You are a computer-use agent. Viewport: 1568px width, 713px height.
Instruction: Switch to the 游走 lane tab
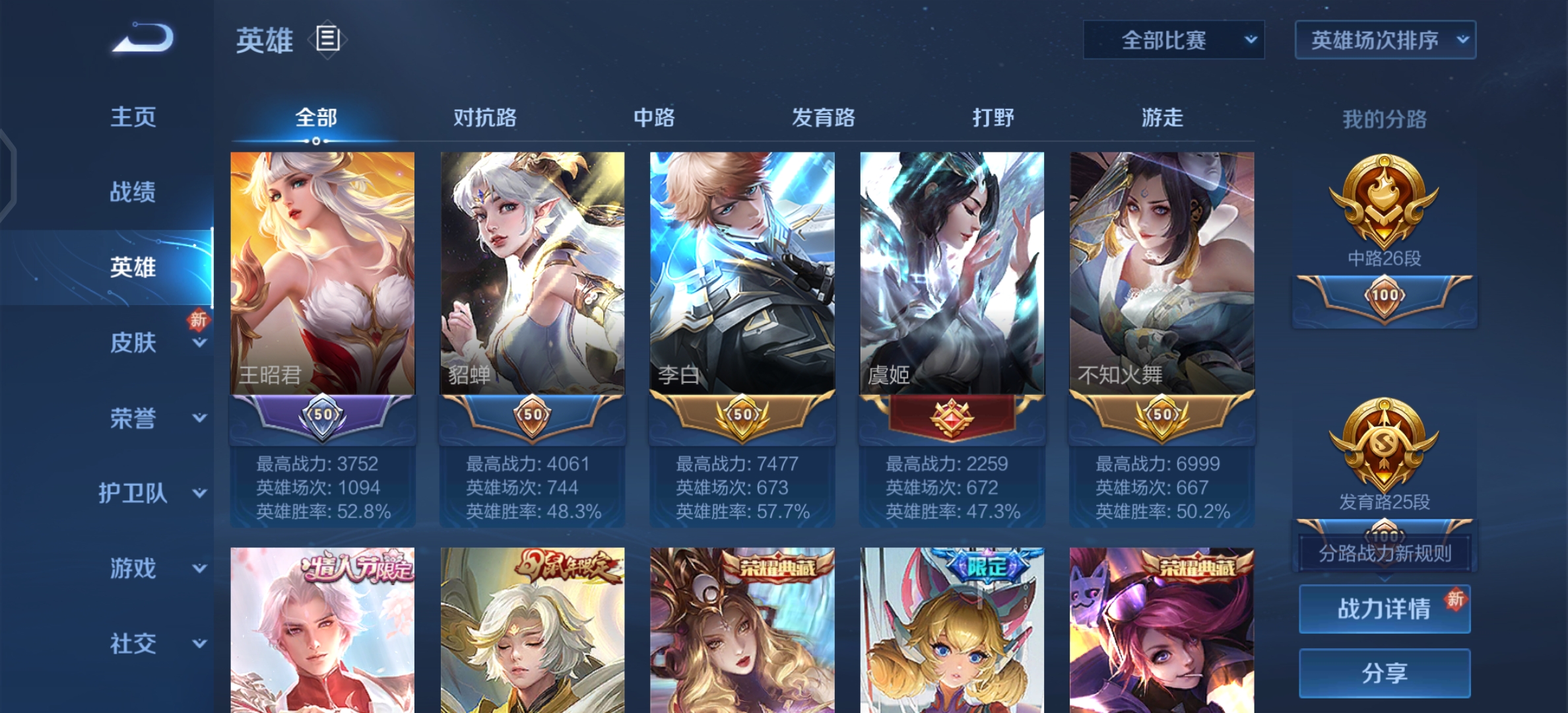pyautogui.click(x=1163, y=118)
